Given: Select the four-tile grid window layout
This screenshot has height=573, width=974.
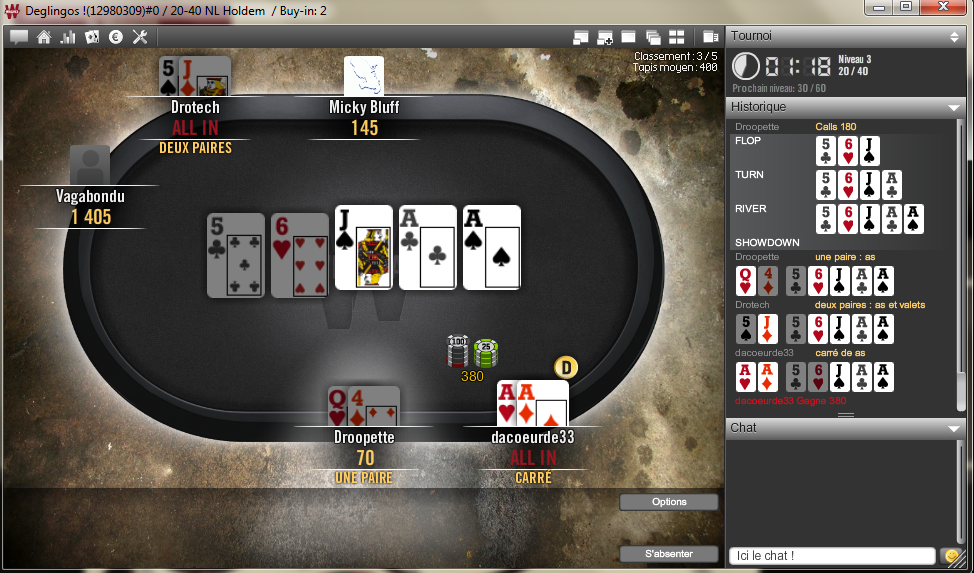Looking at the screenshot, I should pyautogui.click(x=676, y=37).
